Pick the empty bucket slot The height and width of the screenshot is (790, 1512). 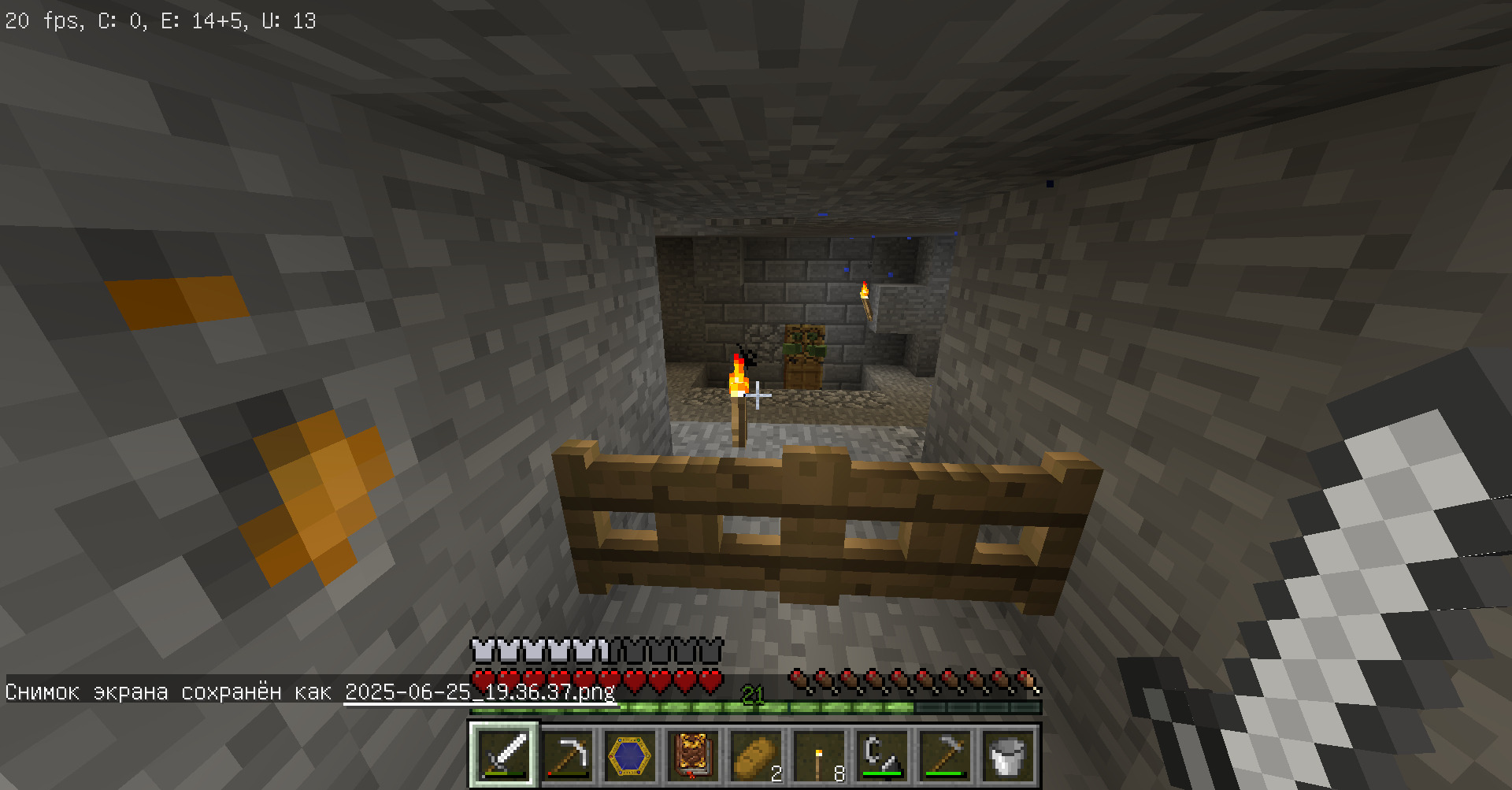[1008, 755]
